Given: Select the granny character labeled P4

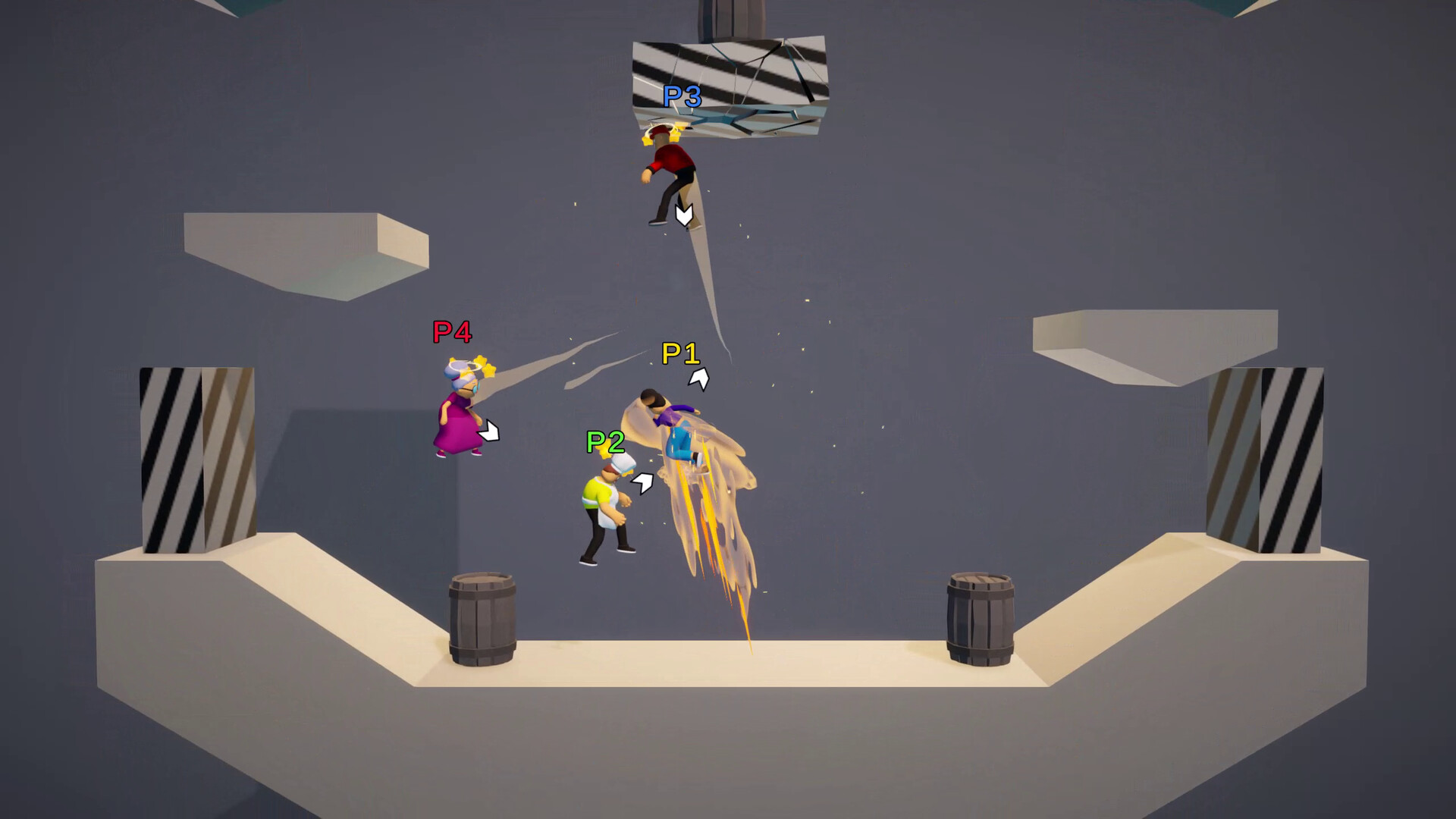Looking at the screenshot, I should pyautogui.click(x=459, y=417).
